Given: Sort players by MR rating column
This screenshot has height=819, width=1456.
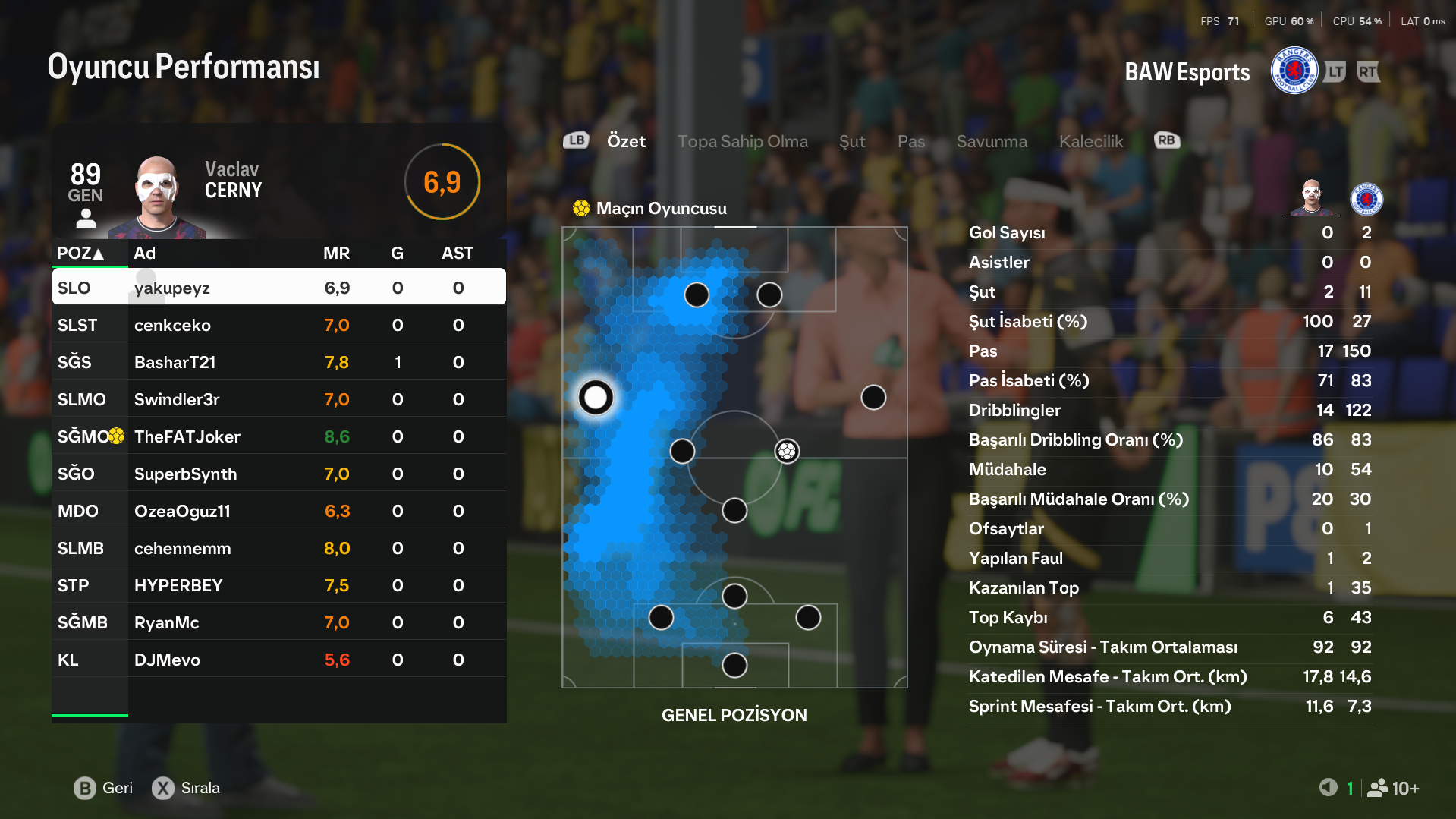Looking at the screenshot, I should coord(336,253).
